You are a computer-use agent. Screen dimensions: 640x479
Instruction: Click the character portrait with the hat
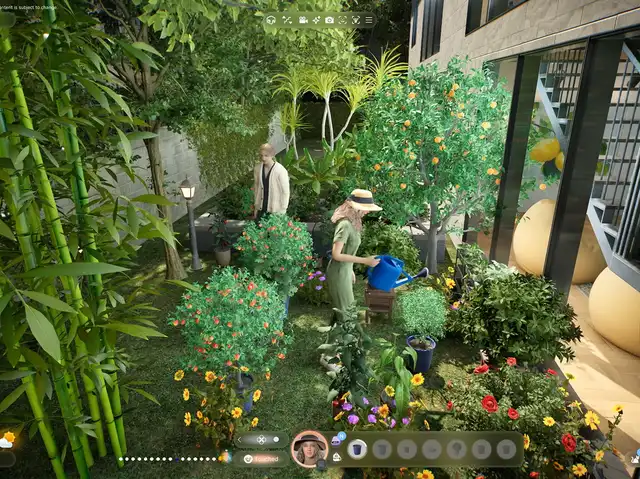(x=309, y=449)
